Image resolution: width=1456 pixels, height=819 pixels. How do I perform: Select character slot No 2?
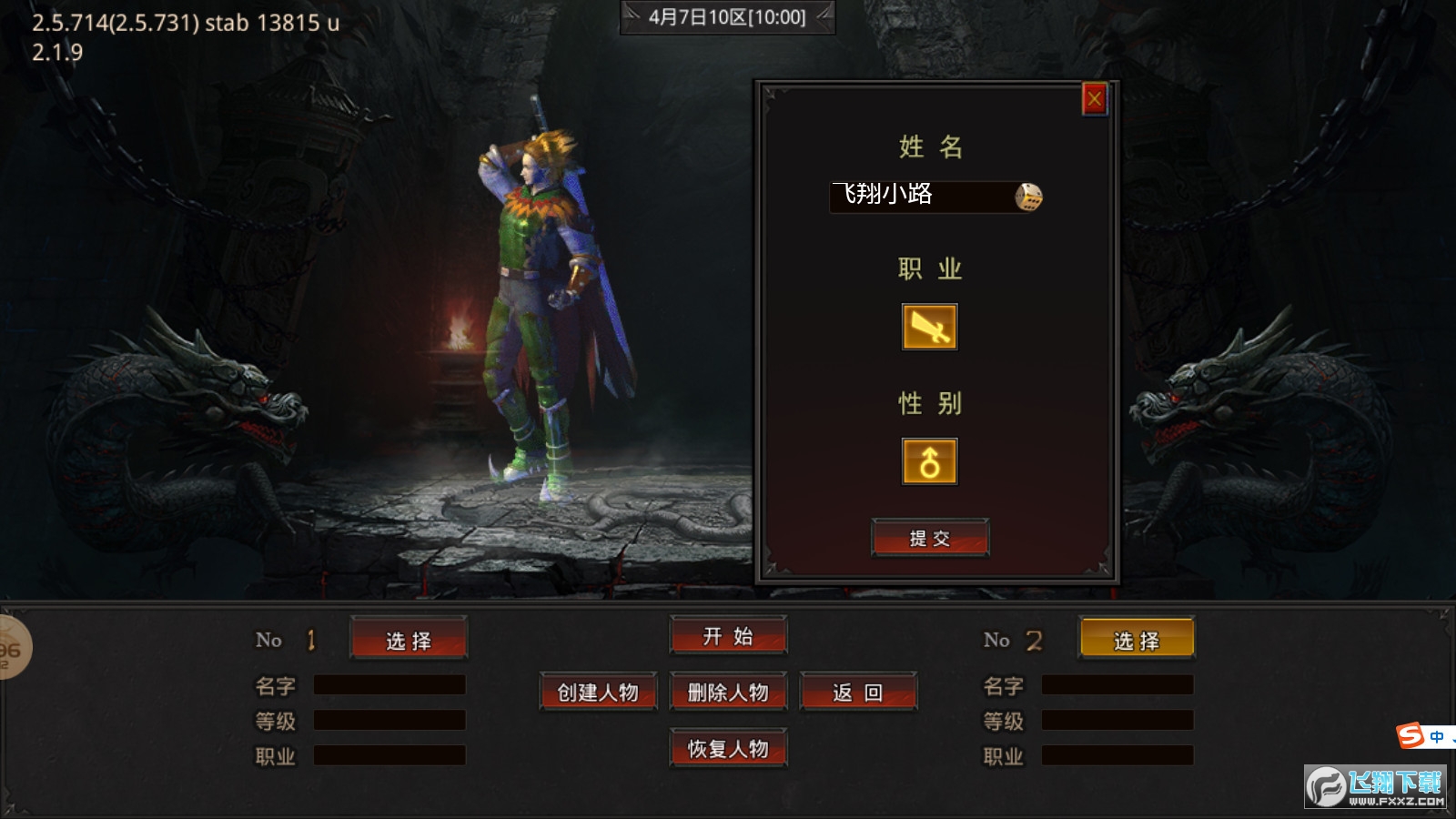tap(1137, 640)
